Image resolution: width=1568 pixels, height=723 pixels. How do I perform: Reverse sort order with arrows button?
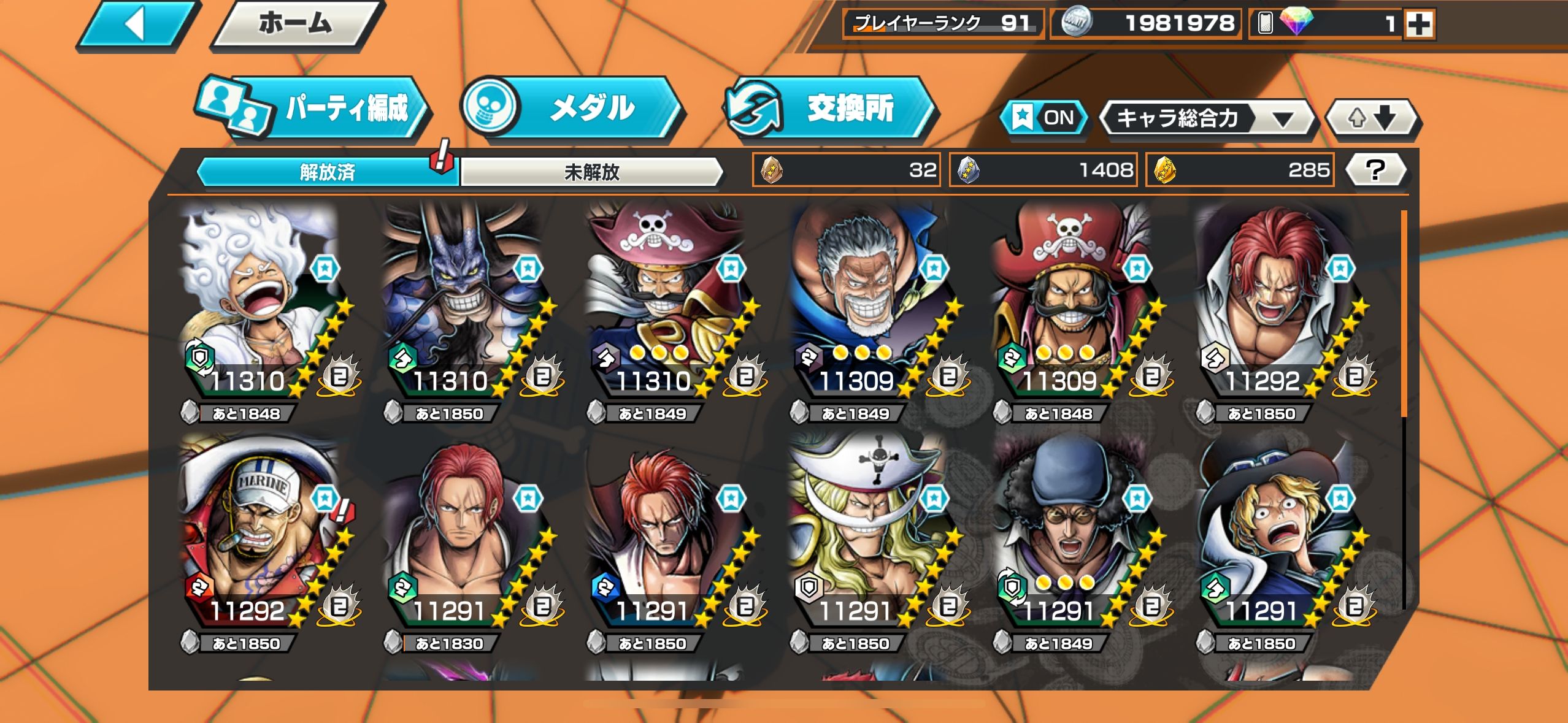click(1372, 118)
